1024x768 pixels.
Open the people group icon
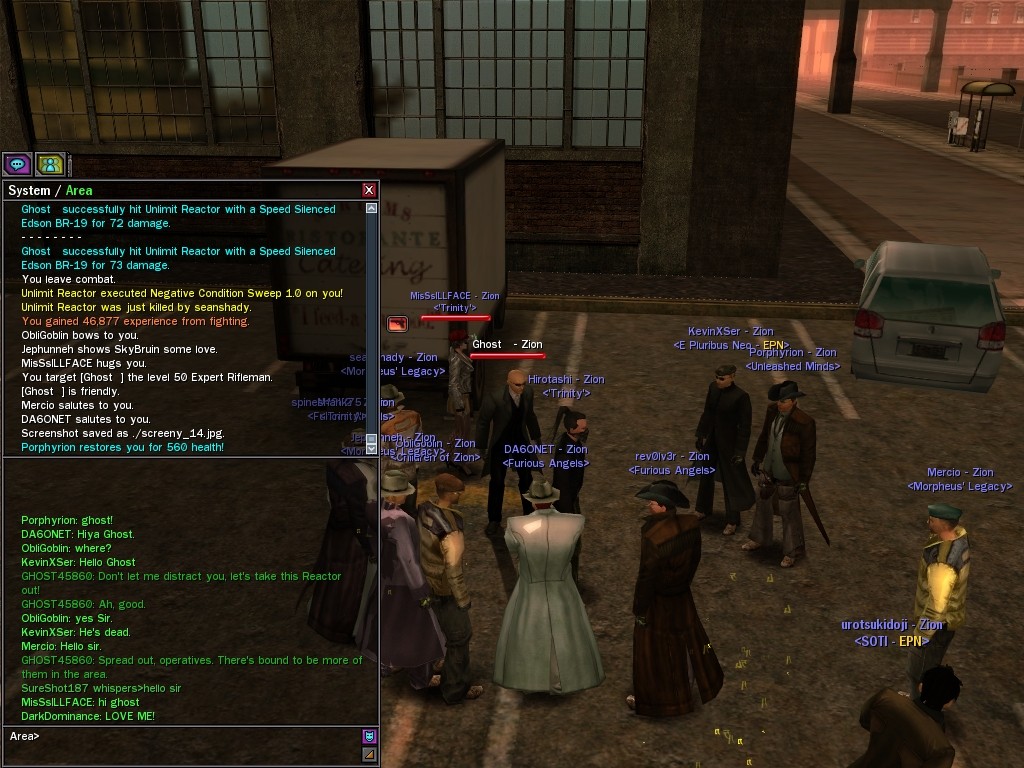(49, 164)
